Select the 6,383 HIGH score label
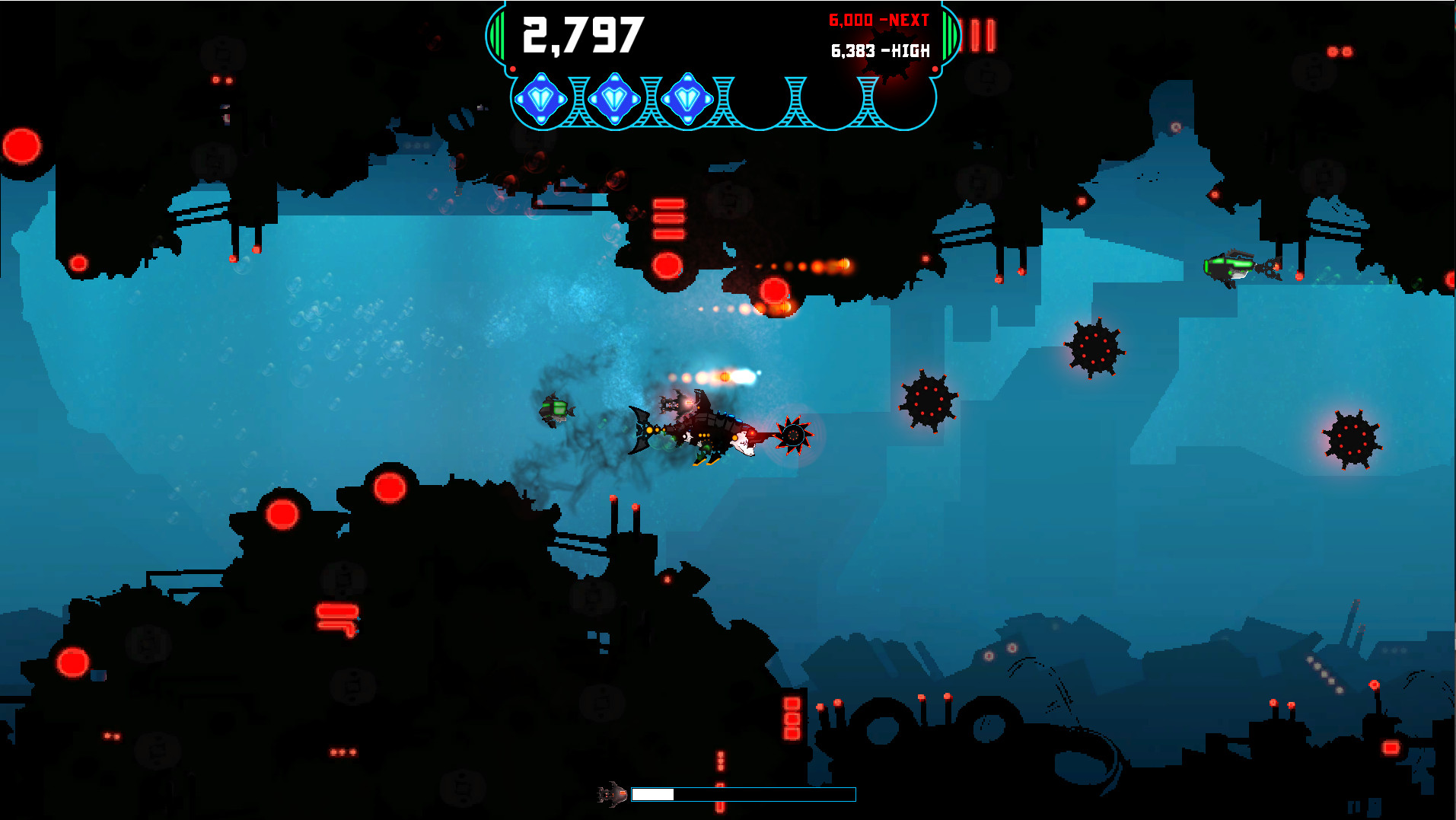1456x820 pixels. click(879, 50)
